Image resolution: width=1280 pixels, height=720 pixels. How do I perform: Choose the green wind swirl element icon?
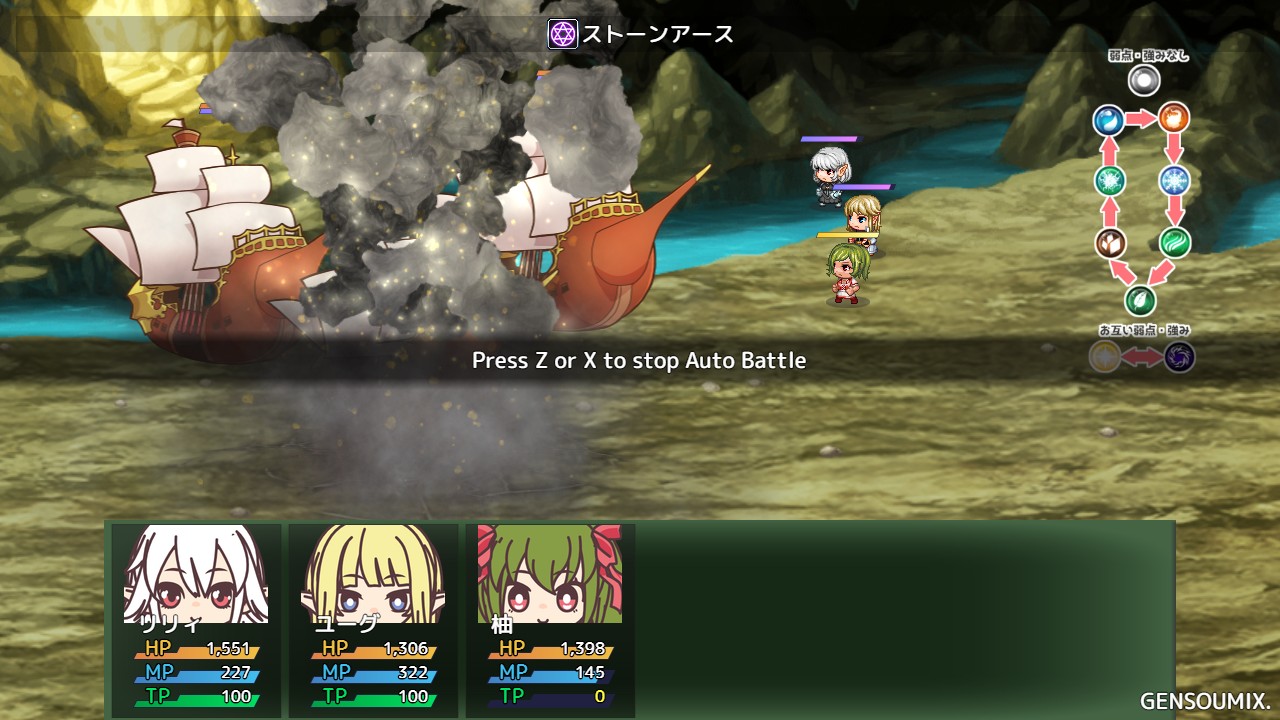pyautogui.click(x=1174, y=242)
